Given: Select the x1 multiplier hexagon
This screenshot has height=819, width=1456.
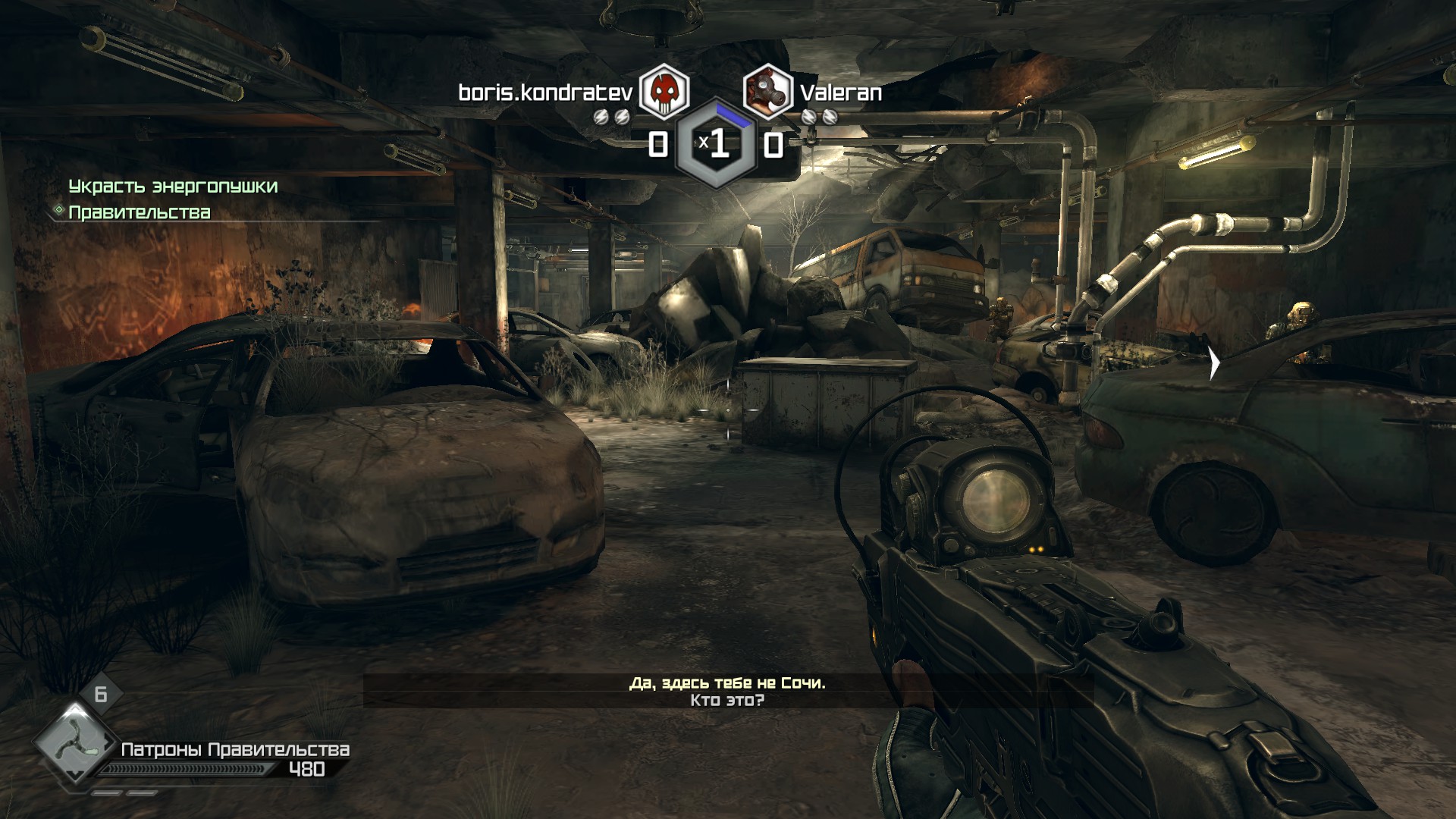Looking at the screenshot, I should (716, 143).
